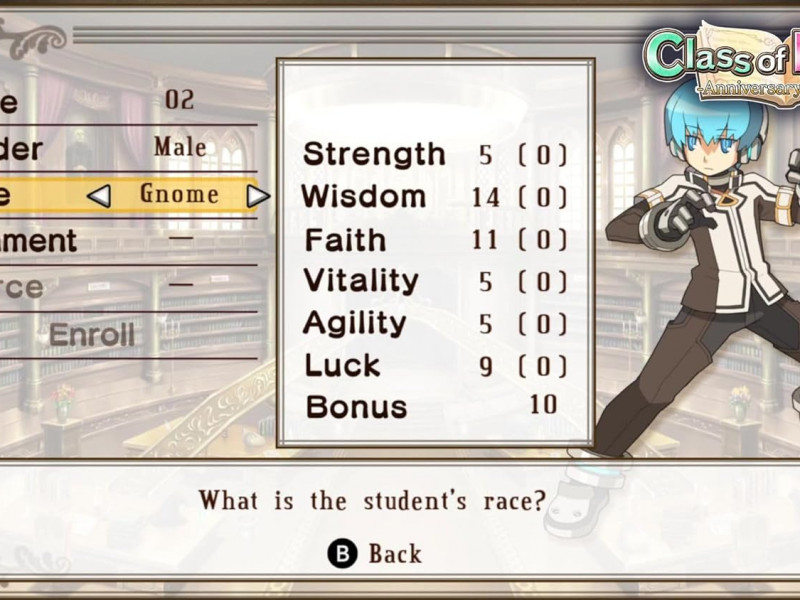Select the Wisdom stat row
Image resolution: width=800 pixels, height=600 pixels.
pos(434,197)
